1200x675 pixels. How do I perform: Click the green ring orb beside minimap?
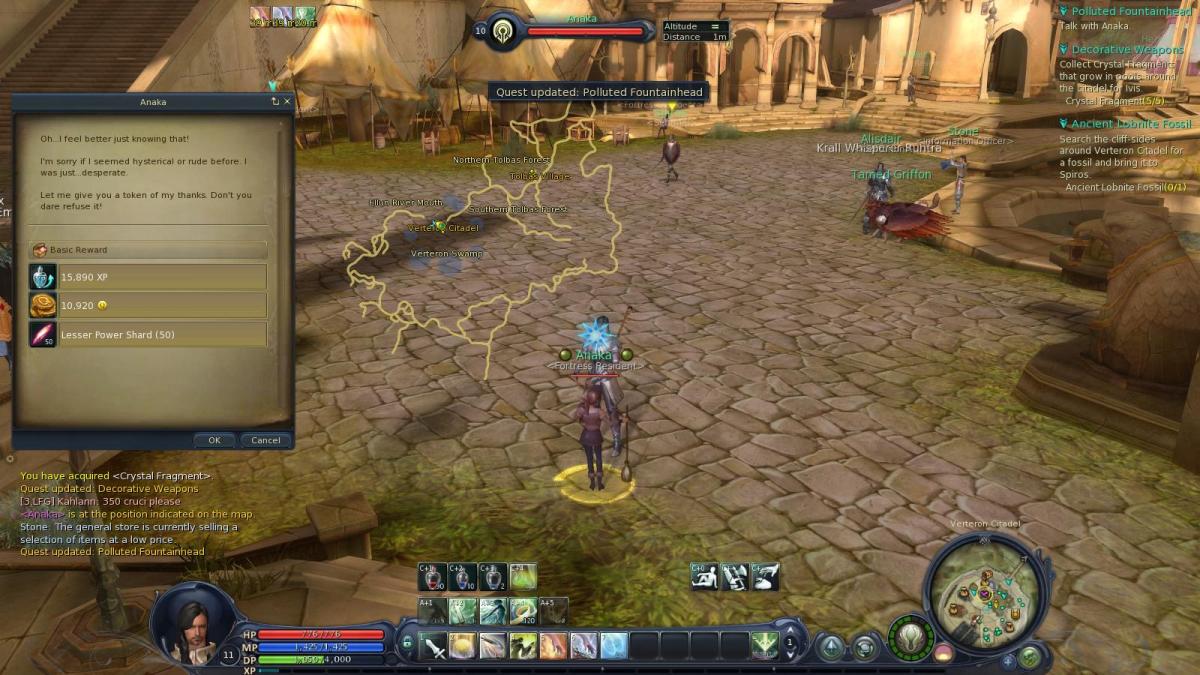910,637
